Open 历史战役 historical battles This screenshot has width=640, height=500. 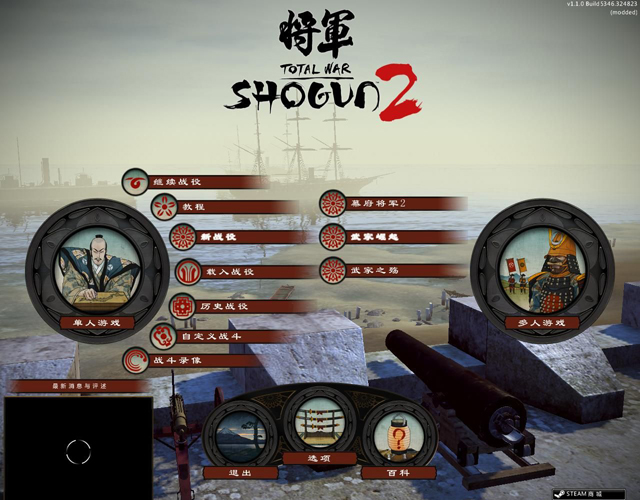222,306
